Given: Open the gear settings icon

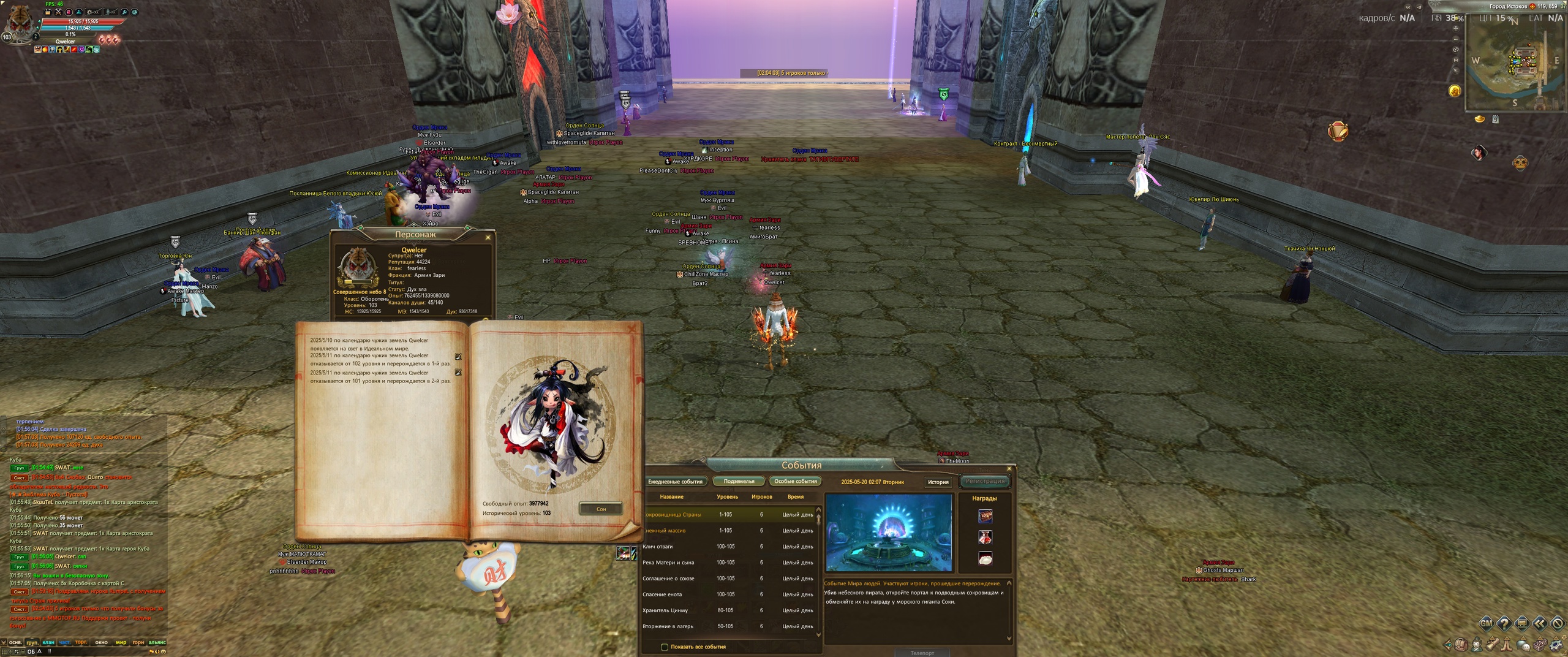Looking at the screenshot, I should click(1556, 644).
